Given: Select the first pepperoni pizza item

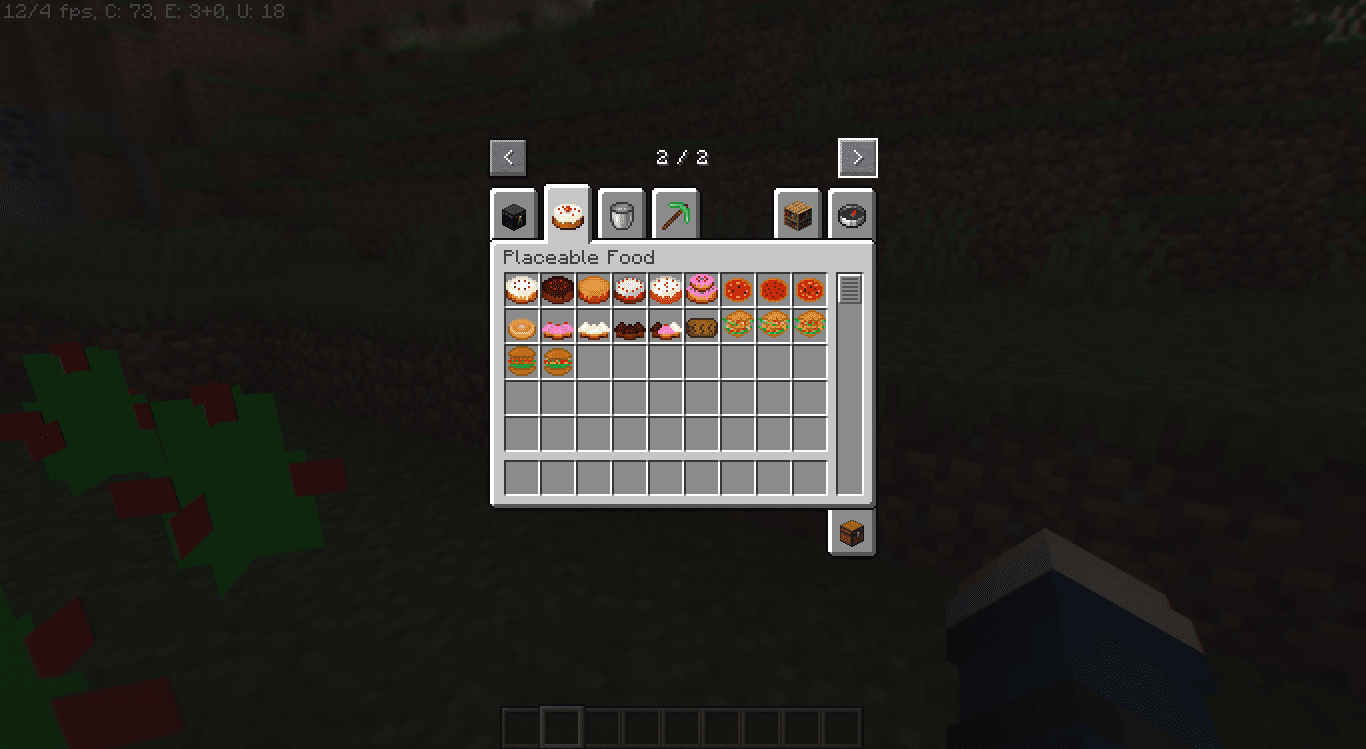Looking at the screenshot, I should 737,289.
